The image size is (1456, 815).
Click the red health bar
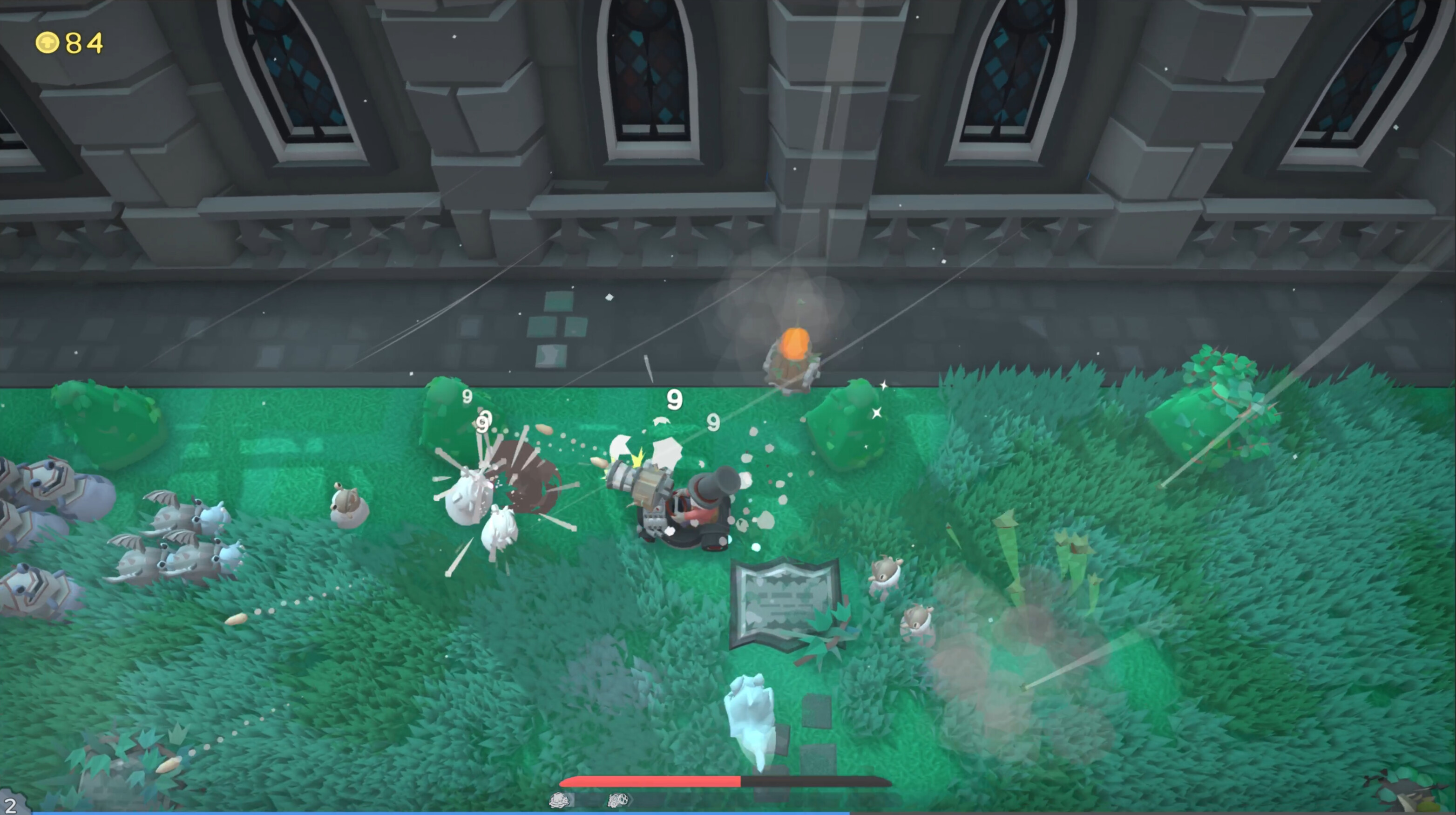click(x=650, y=781)
